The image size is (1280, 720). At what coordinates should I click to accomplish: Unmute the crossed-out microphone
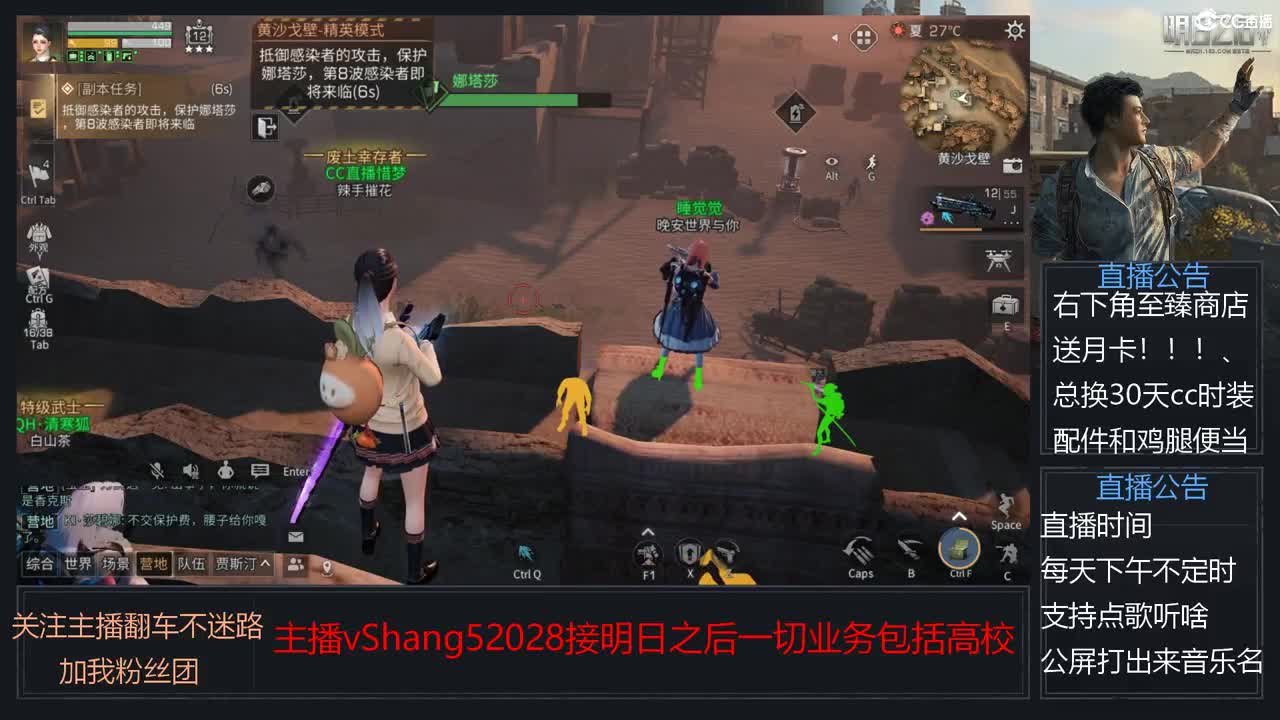(x=156, y=469)
